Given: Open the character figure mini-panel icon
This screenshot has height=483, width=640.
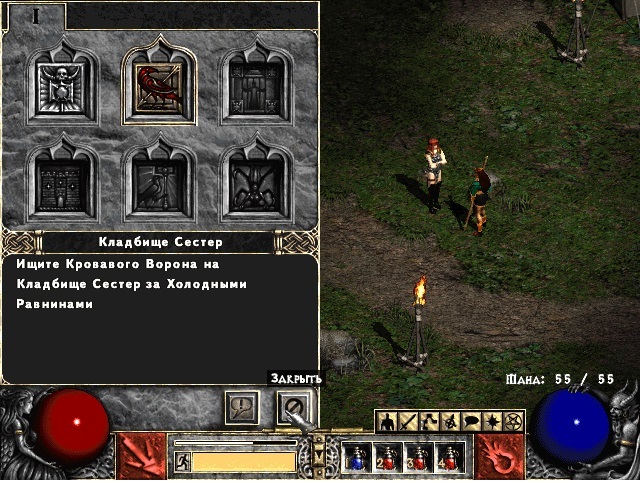Looking at the screenshot, I should (387, 422).
